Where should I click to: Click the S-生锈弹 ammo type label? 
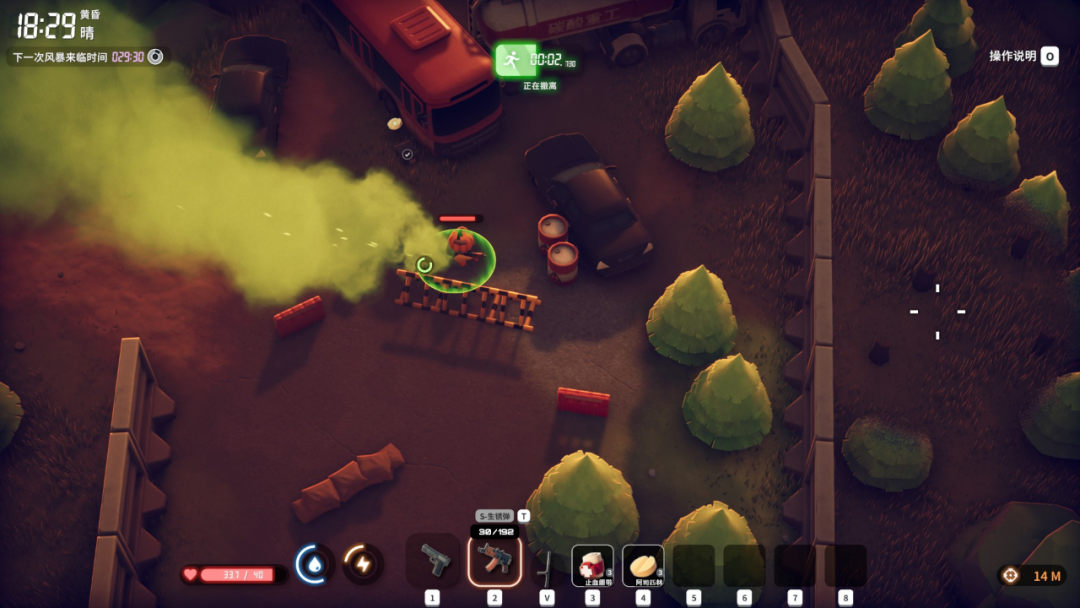pos(494,516)
